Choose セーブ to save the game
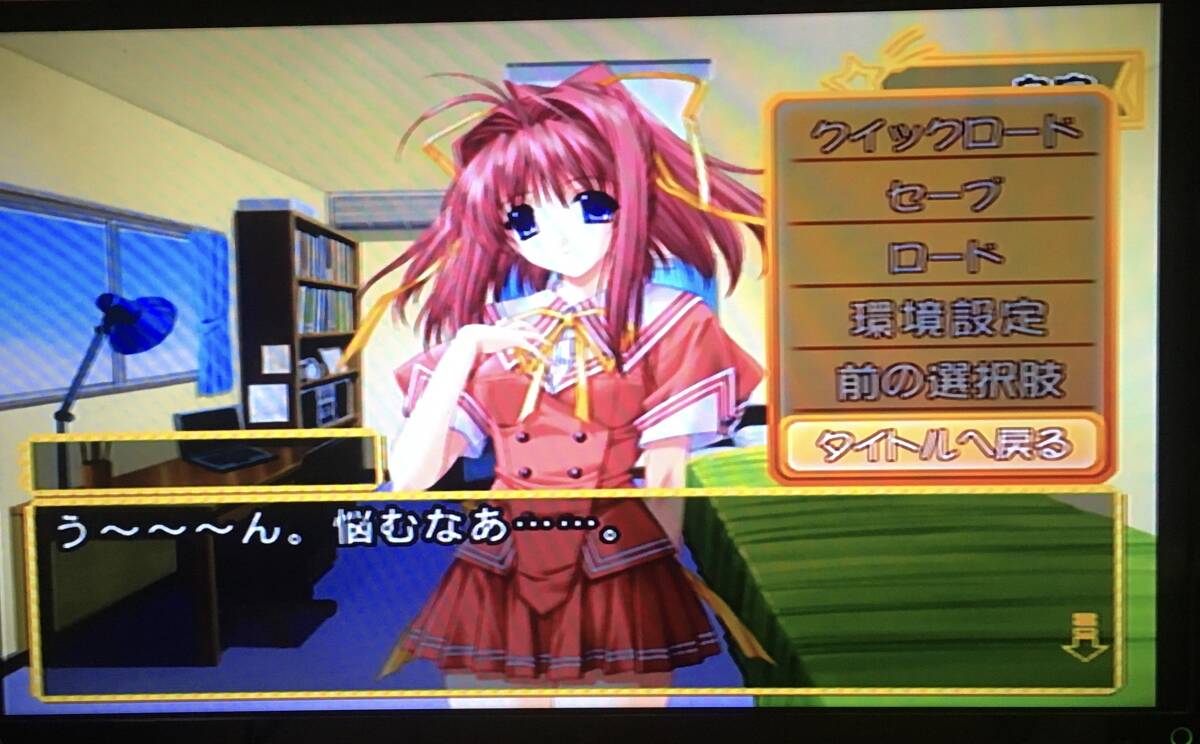Image resolution: width=1200 pixels, height=744 pixels. tap(944, 194)
